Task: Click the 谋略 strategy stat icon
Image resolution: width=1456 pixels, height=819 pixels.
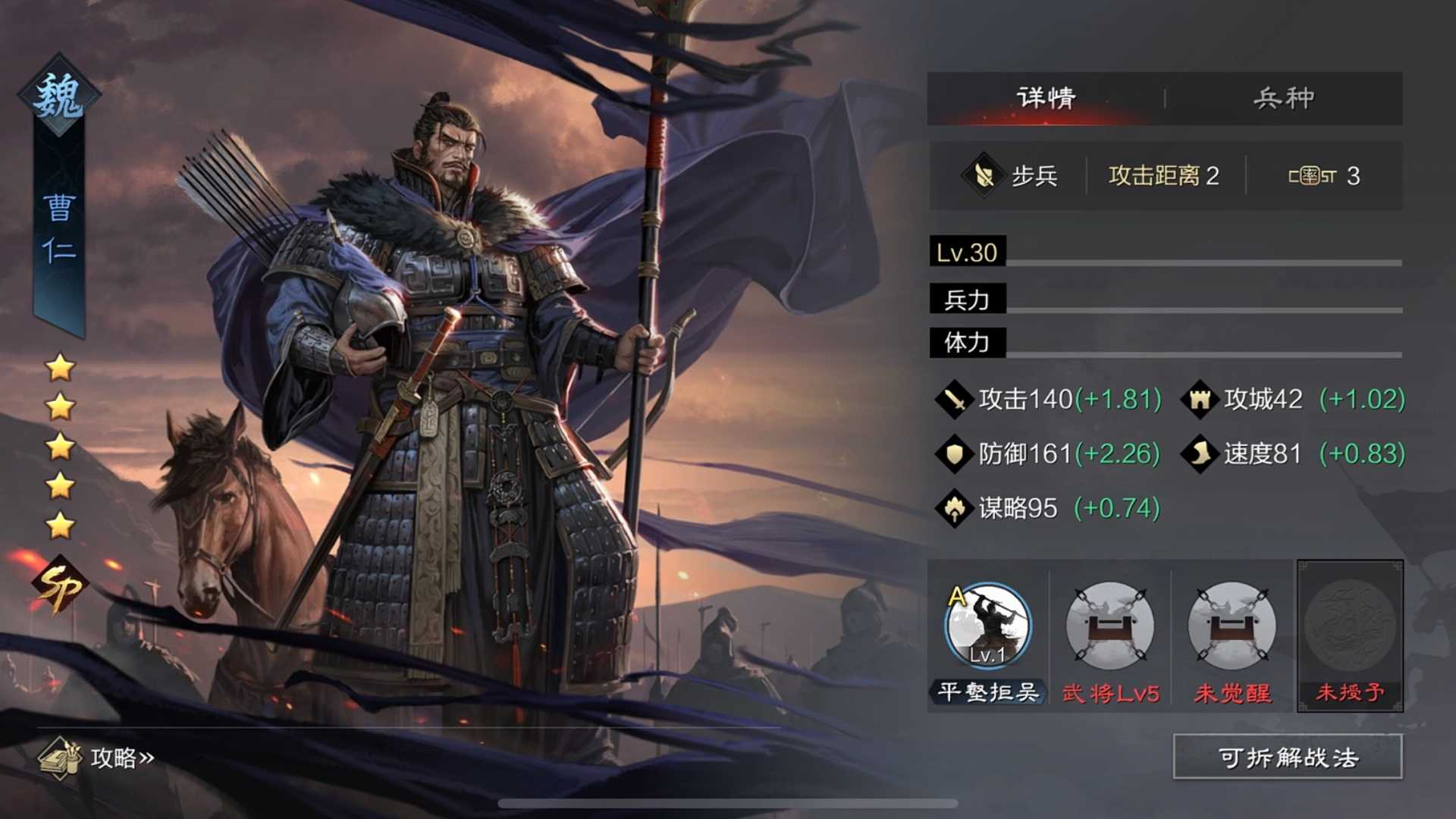Action: coord(954,508)
